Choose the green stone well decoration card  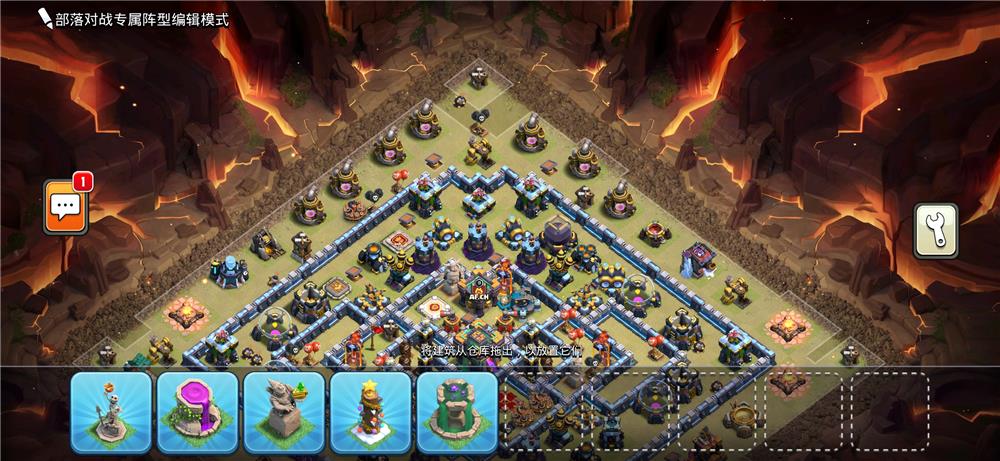pyautogui.click(x=457, y=411)
